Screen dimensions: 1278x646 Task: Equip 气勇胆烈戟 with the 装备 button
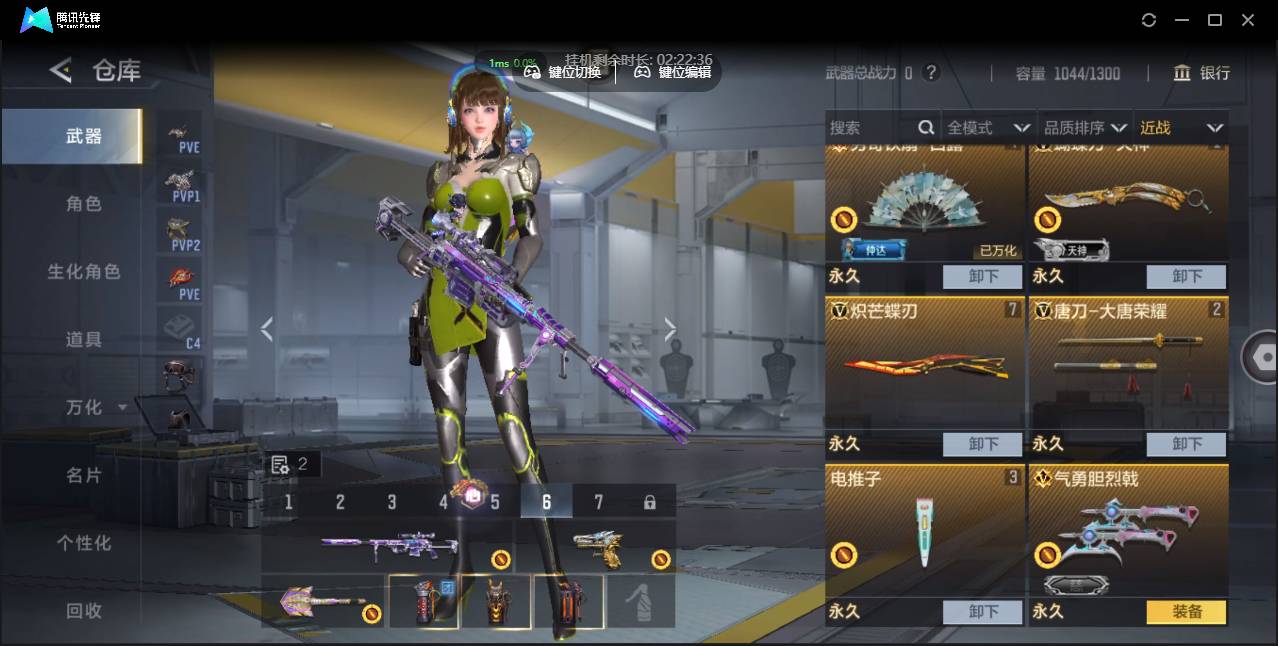pos(1186,611)
